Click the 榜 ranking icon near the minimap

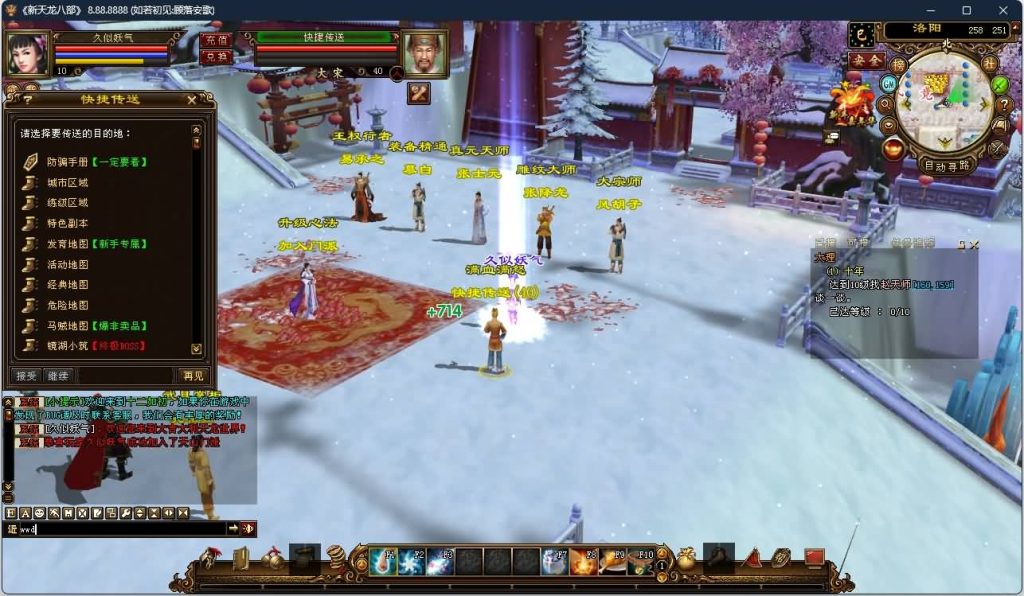pyautogui.click(x=899, y=65)
